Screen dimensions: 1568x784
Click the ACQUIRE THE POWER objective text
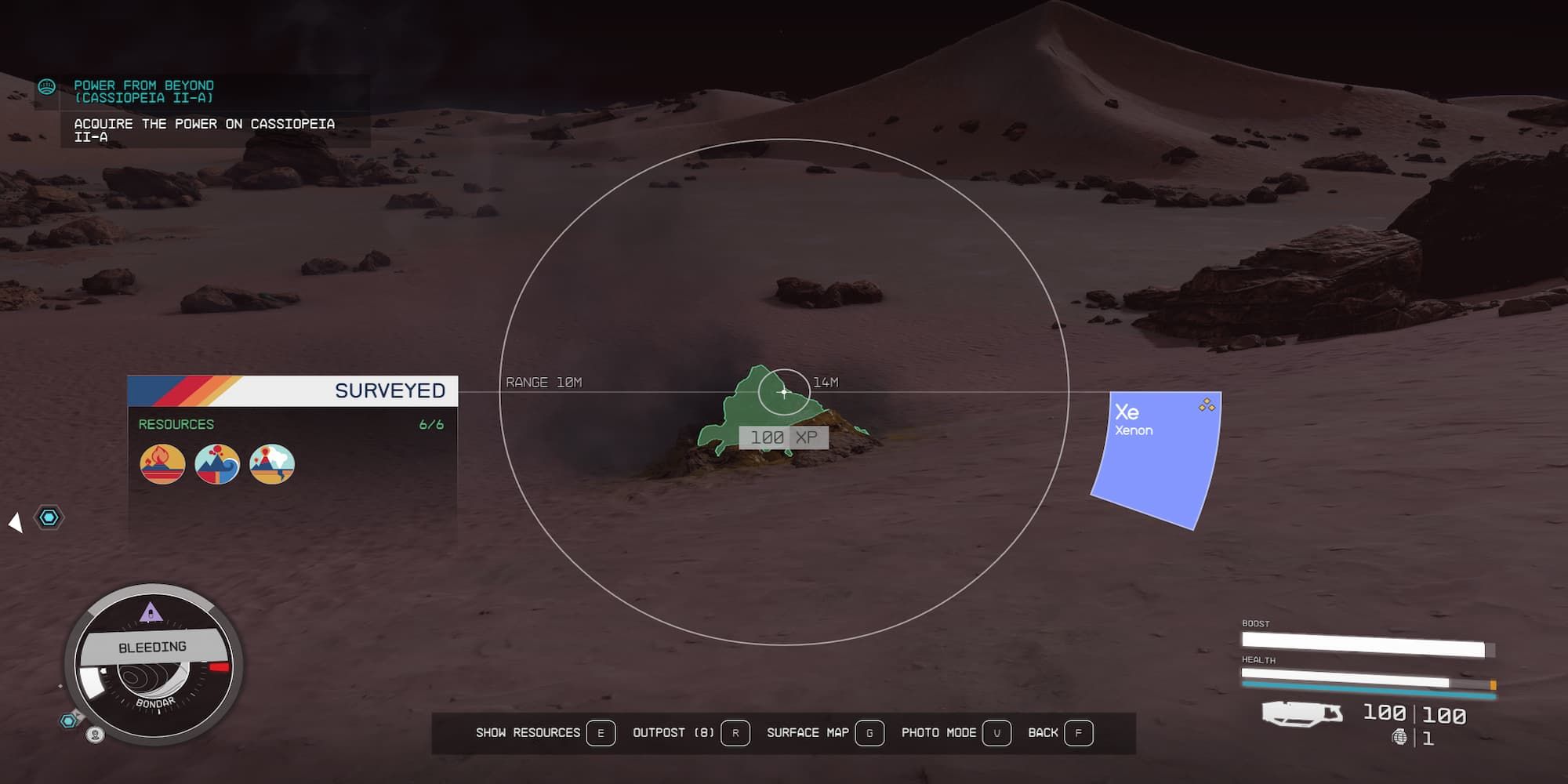(204, 129)
